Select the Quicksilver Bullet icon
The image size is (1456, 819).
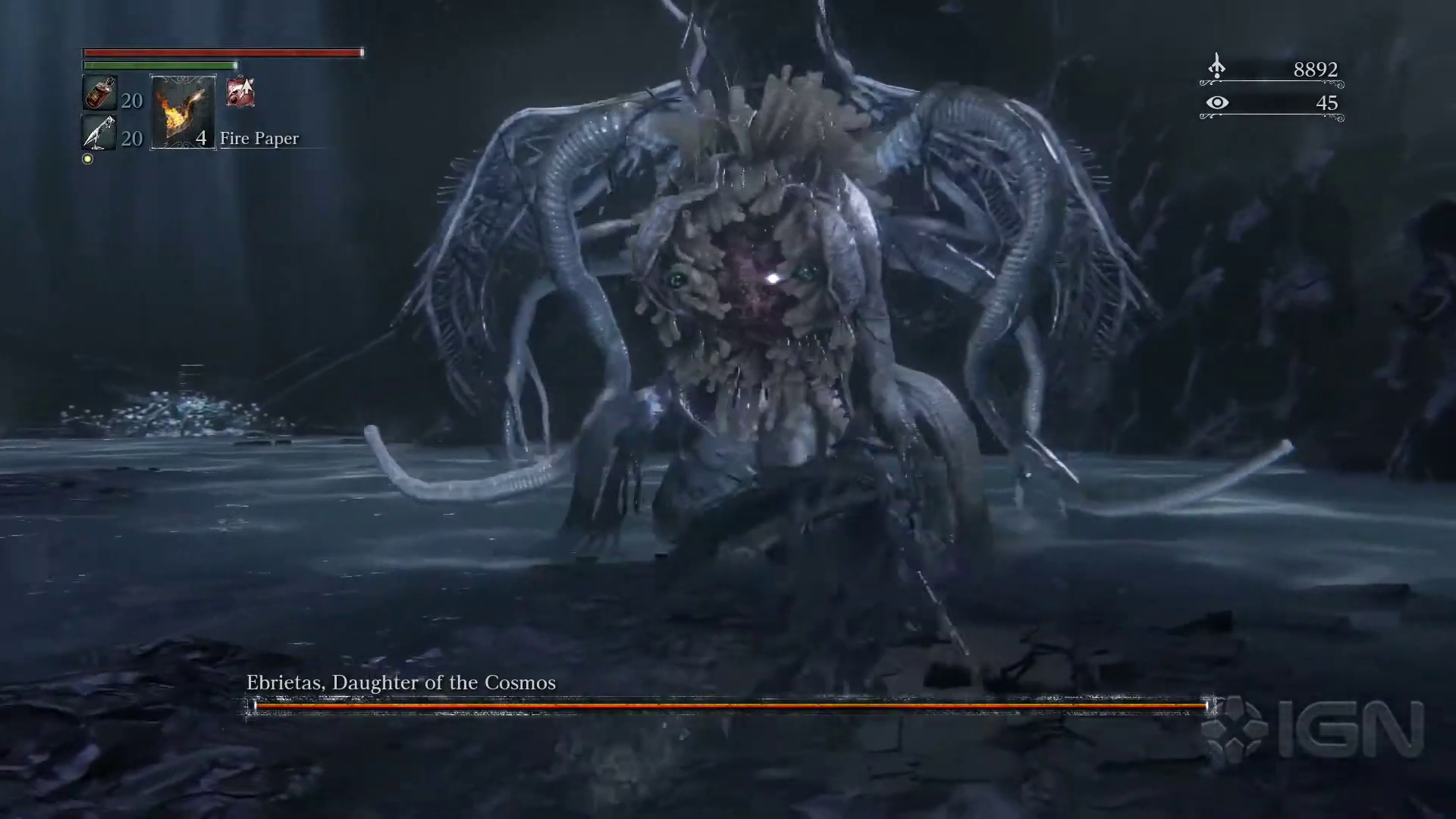pyautogui.click(x=99, y=133)
